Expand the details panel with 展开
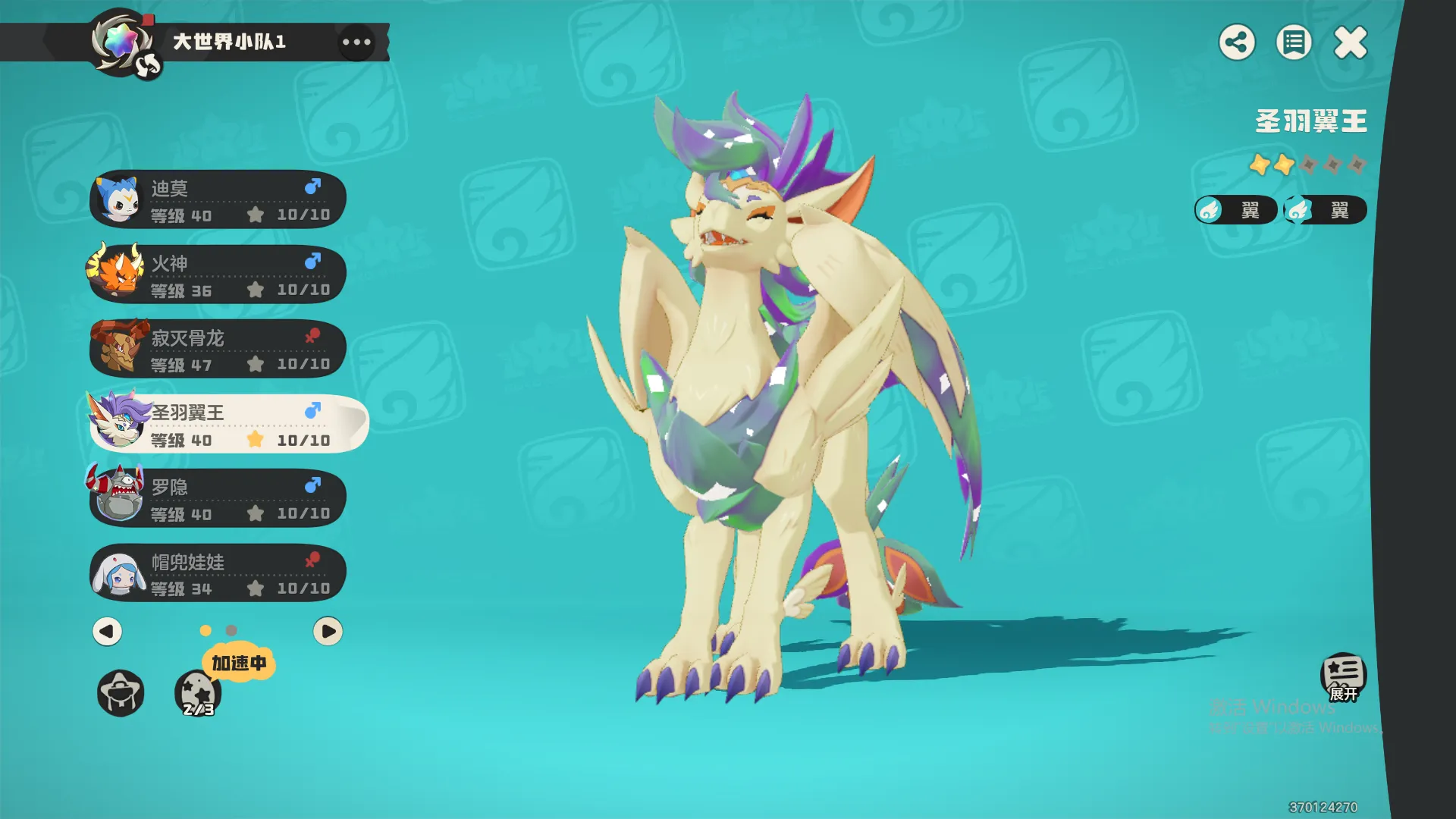Viewport: 1456px width, 819px height. [x=1343, y=676]
